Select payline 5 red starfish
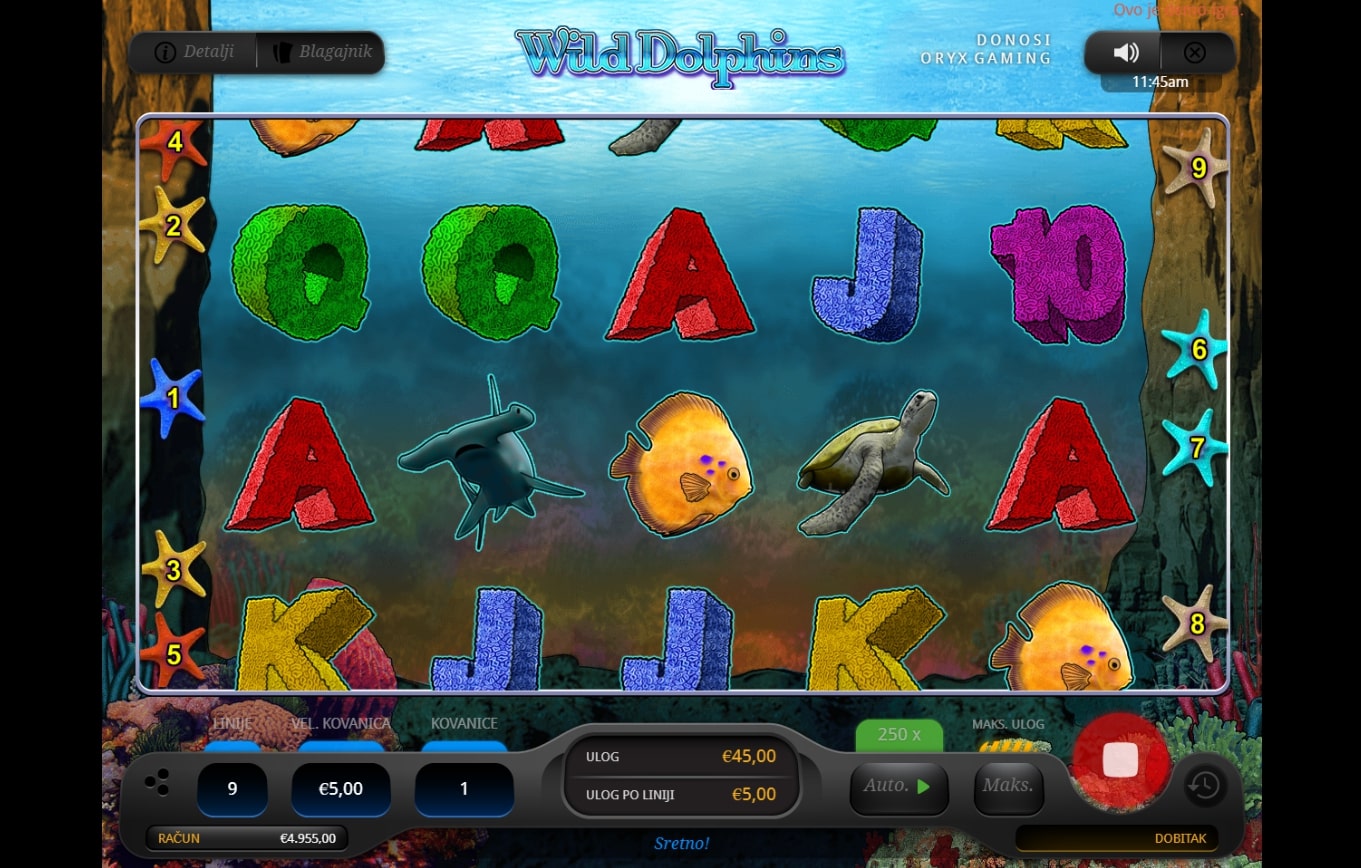This screenshot has width=1361, height=868. pos(173,654)
